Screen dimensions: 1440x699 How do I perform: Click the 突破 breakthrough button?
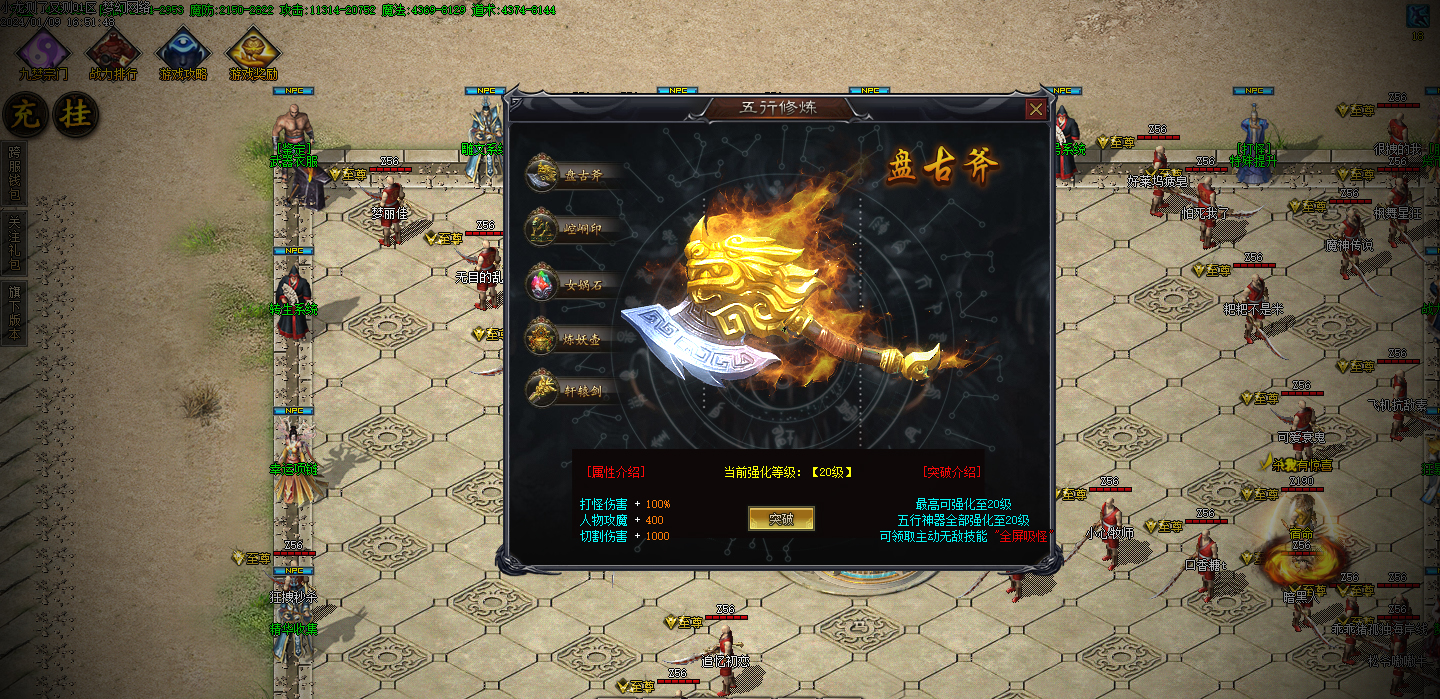(781, 519)
